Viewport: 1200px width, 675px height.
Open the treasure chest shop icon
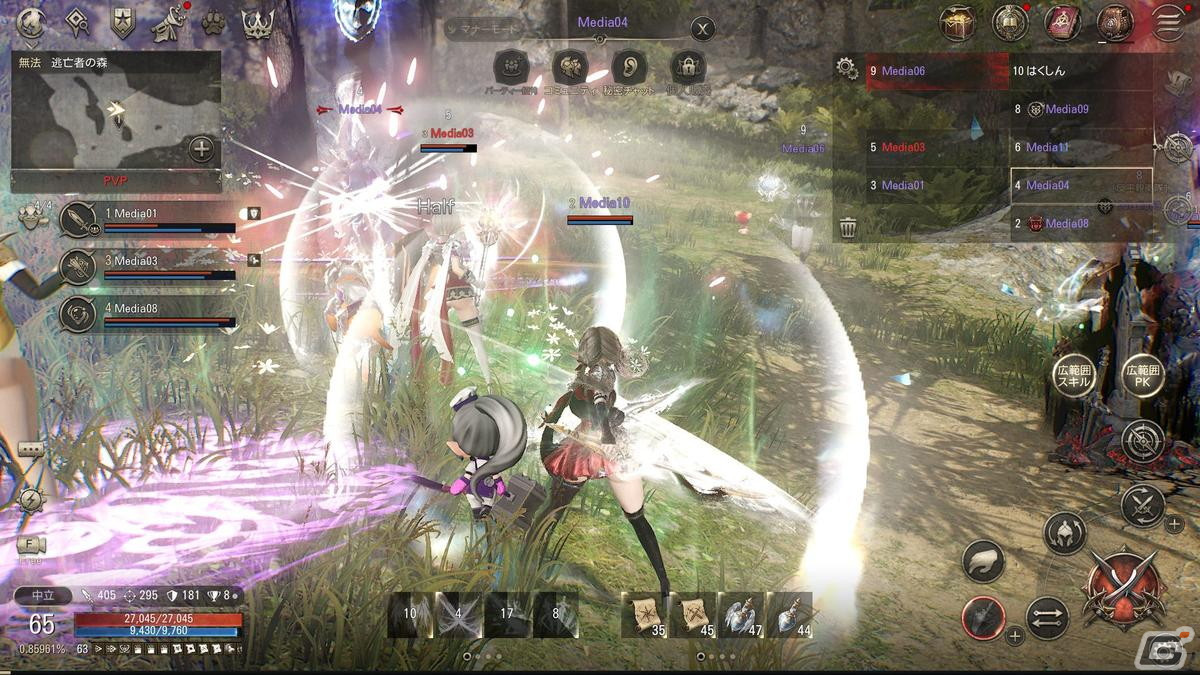(958, 23)
